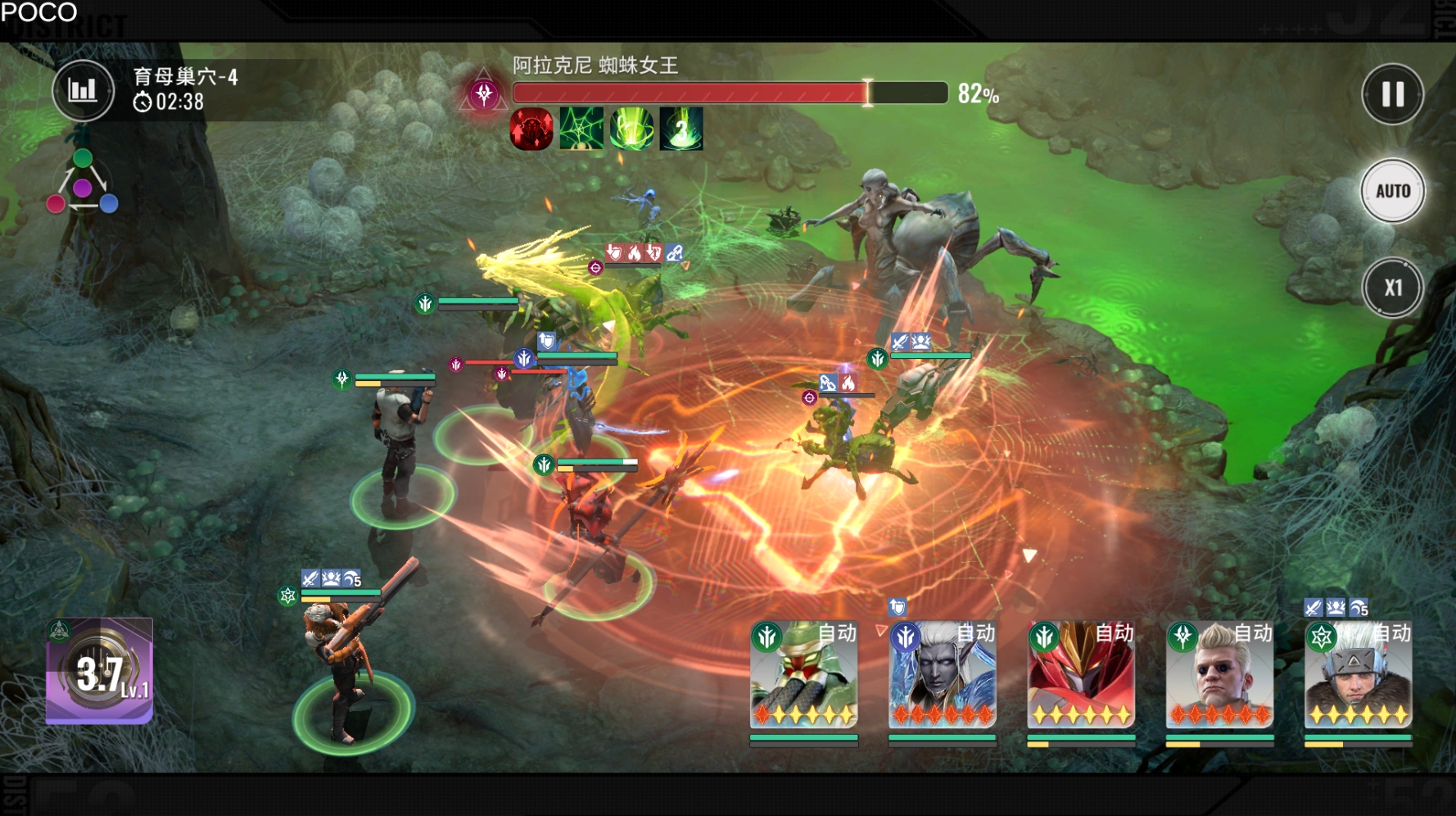Inspect the boss's red demon buff icon
The image size is (1456, 816).
pyautogui.click(x=531, y=129)
